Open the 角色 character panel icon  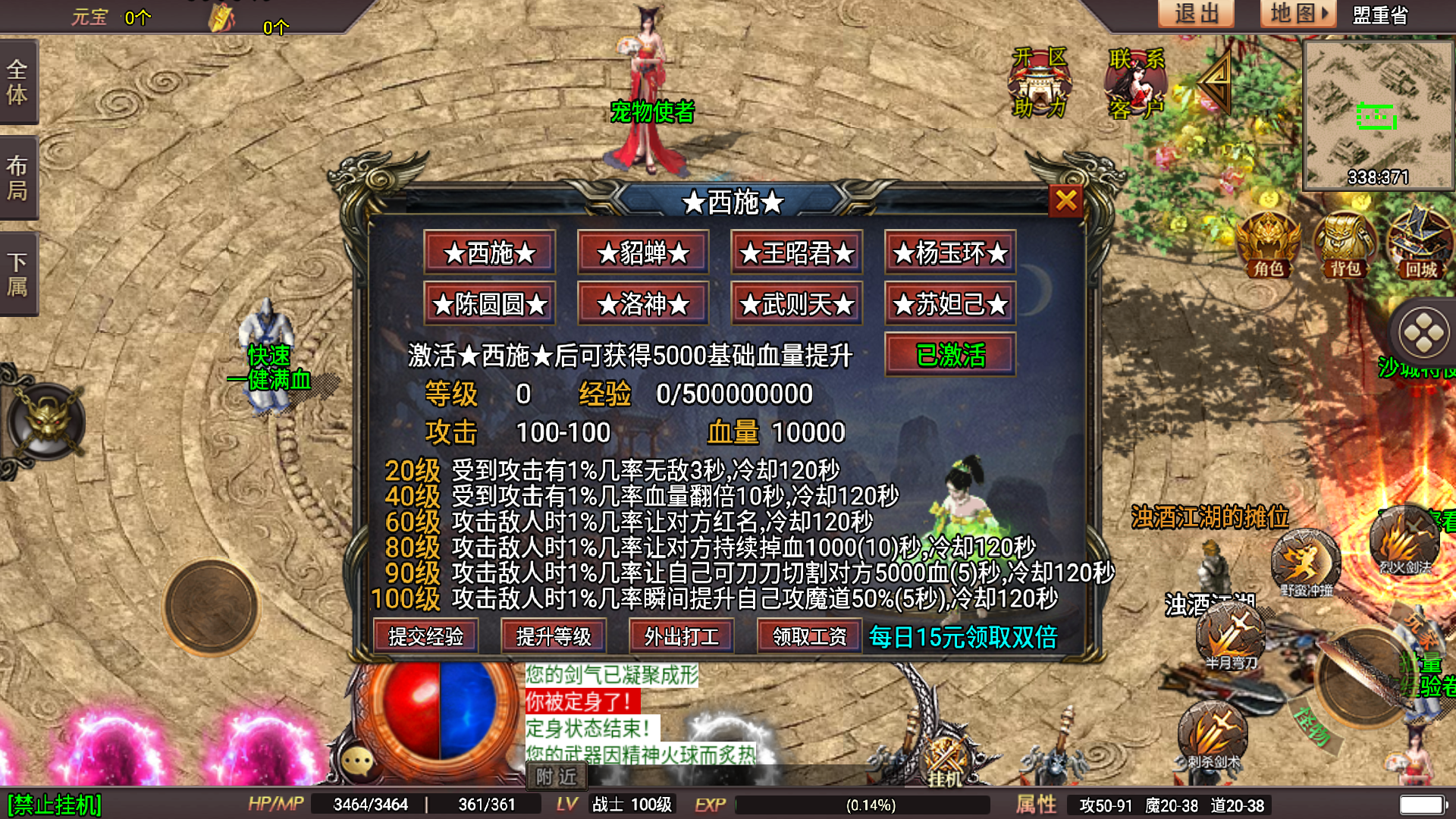coord(1269,243)
